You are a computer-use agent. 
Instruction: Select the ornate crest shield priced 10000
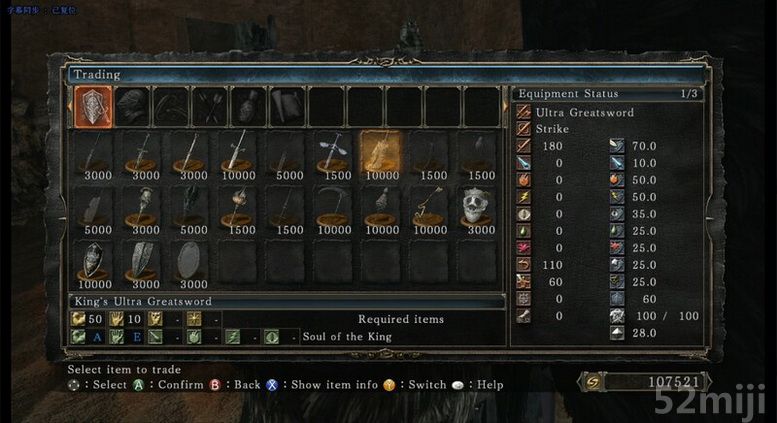coord(91,262)
